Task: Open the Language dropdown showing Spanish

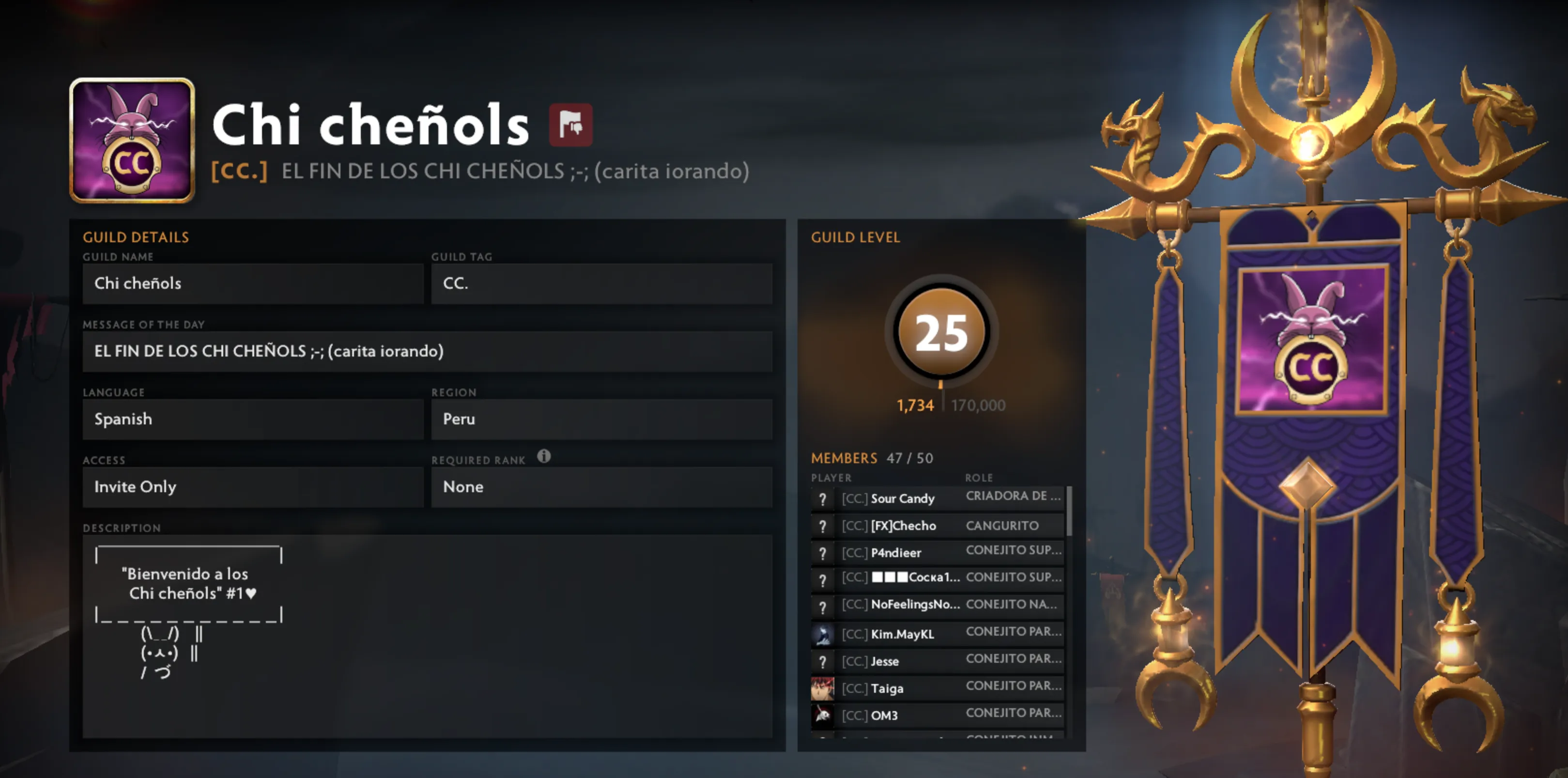Action: [253, 419]
